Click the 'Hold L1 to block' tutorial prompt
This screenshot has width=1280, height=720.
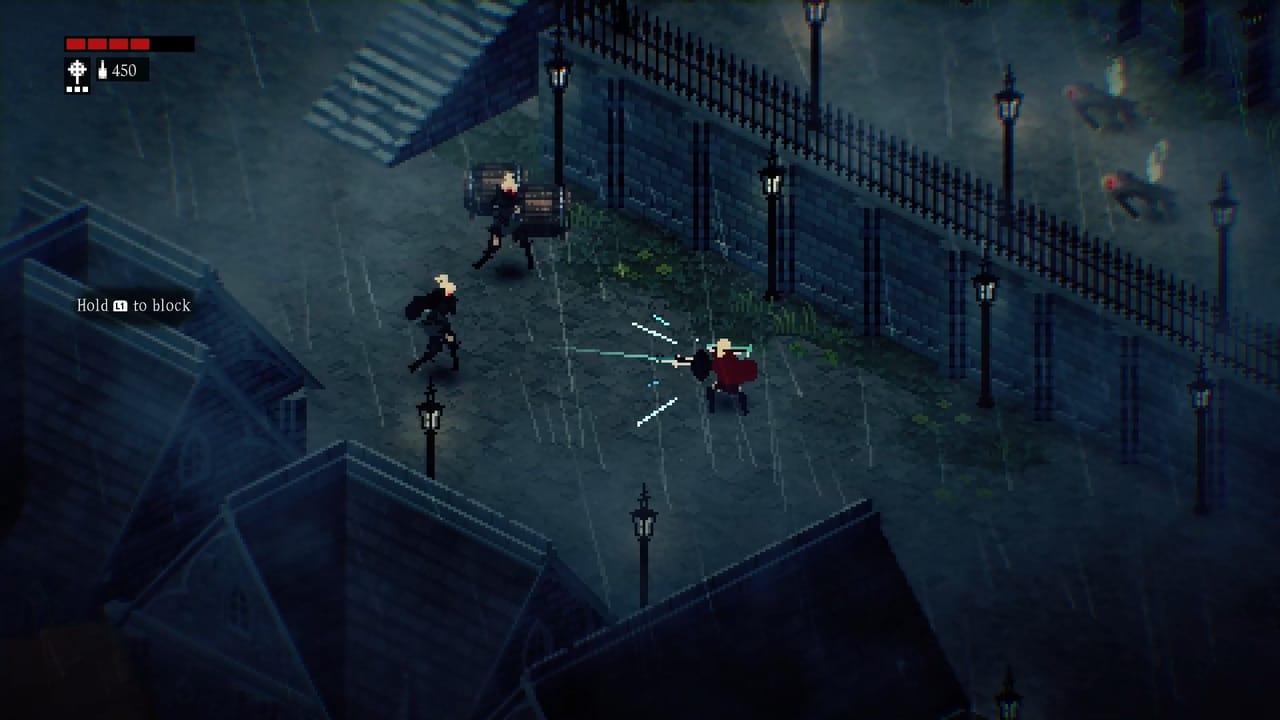click(134, 305)
